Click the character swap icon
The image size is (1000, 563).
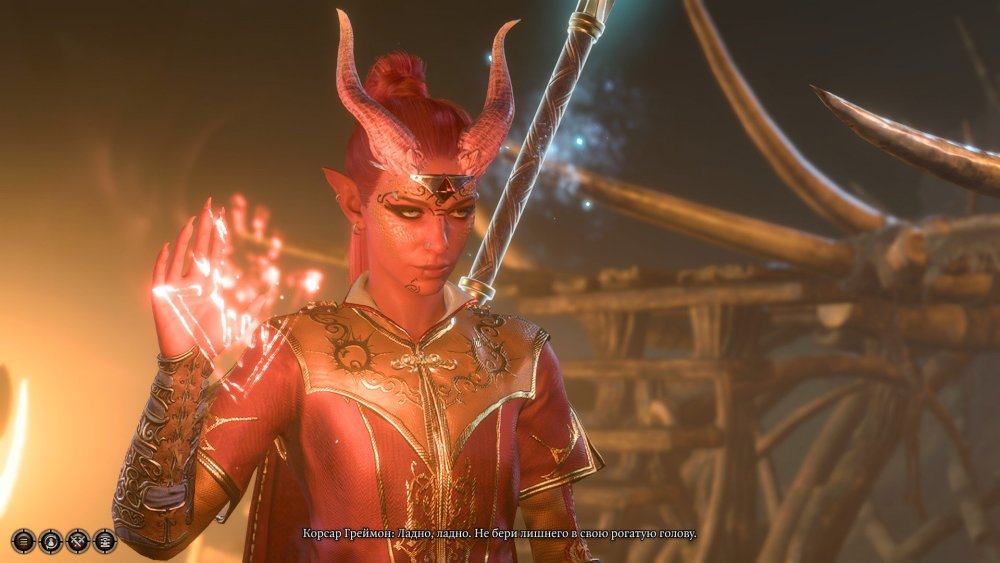pyautogui.click(x=50, y=541)
